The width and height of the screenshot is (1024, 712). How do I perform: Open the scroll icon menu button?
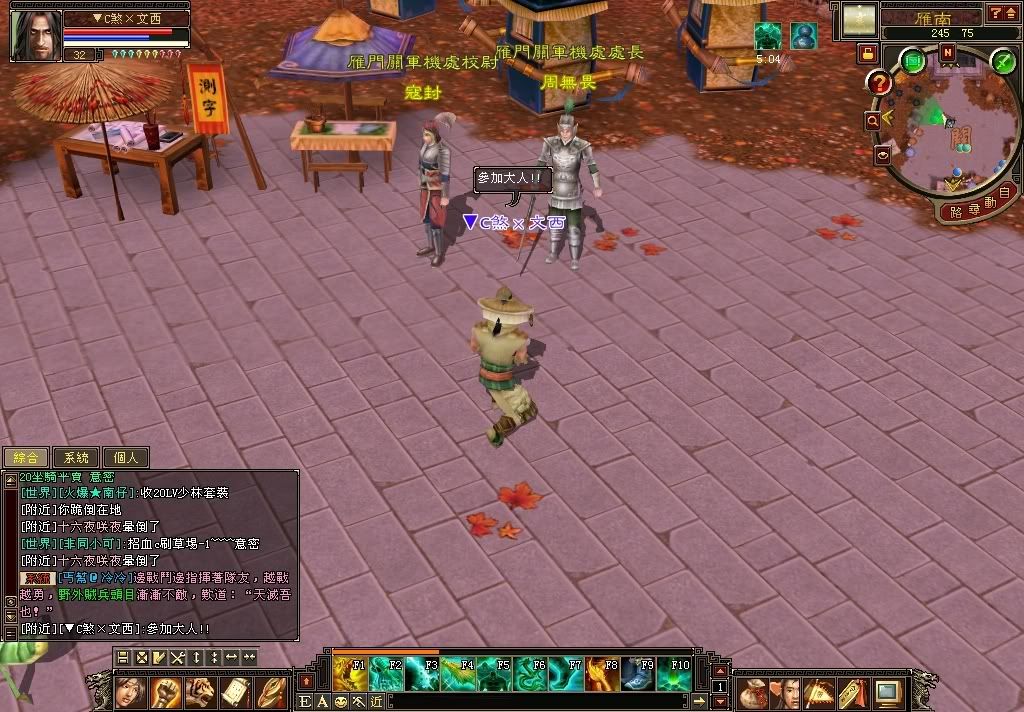click(x=235, y=690)
